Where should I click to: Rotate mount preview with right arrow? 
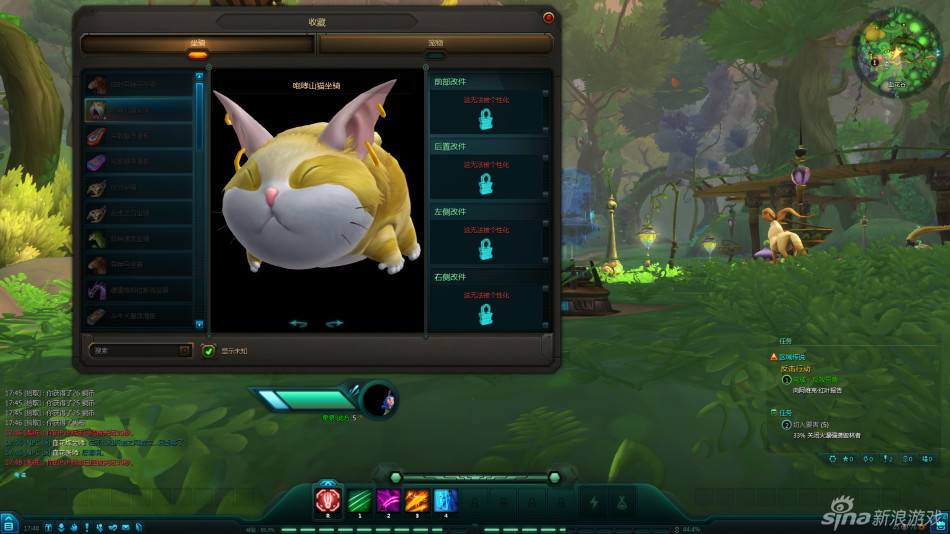[x=335, y=323]
